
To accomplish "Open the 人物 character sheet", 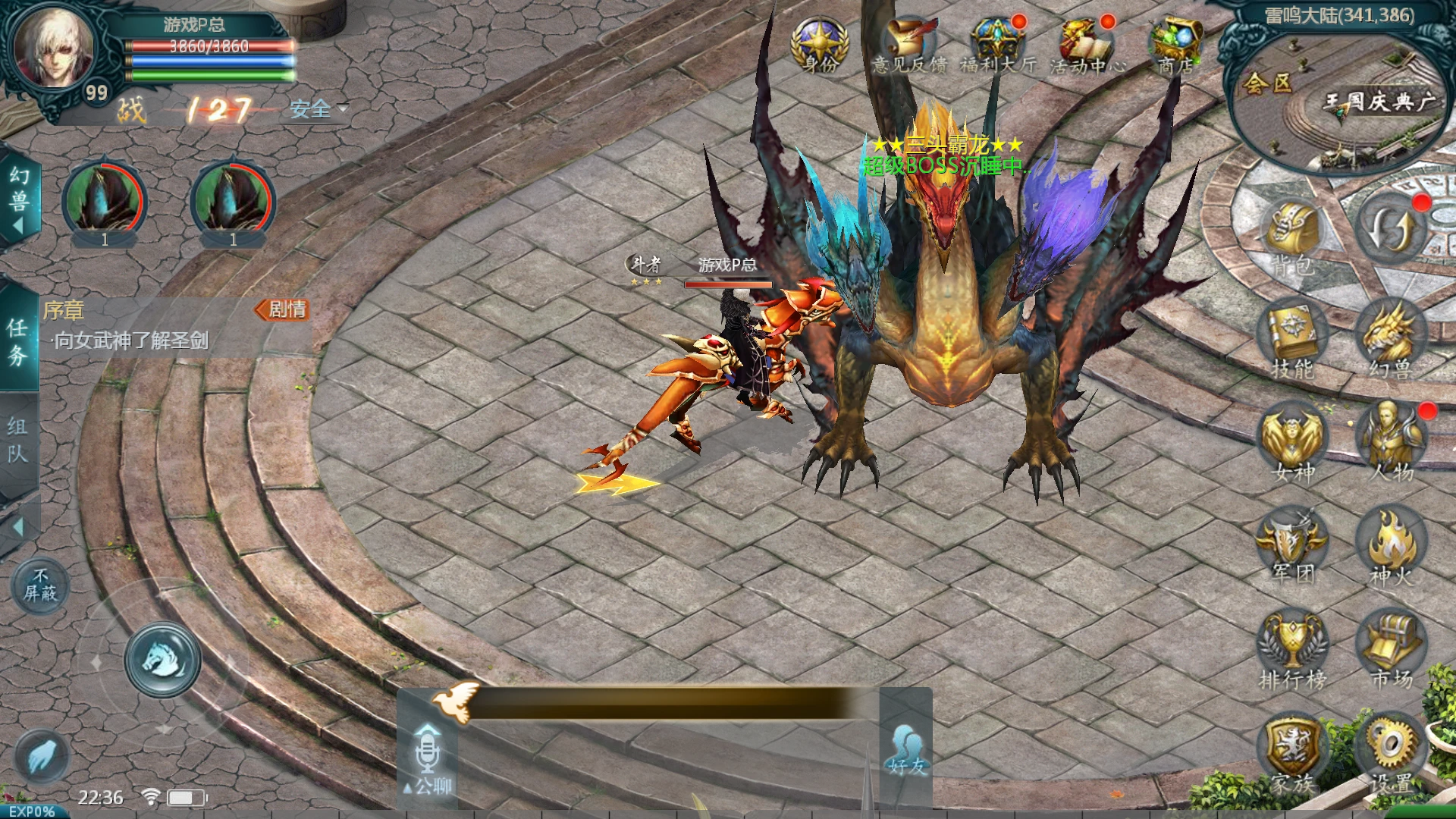I will [1391, 444].
